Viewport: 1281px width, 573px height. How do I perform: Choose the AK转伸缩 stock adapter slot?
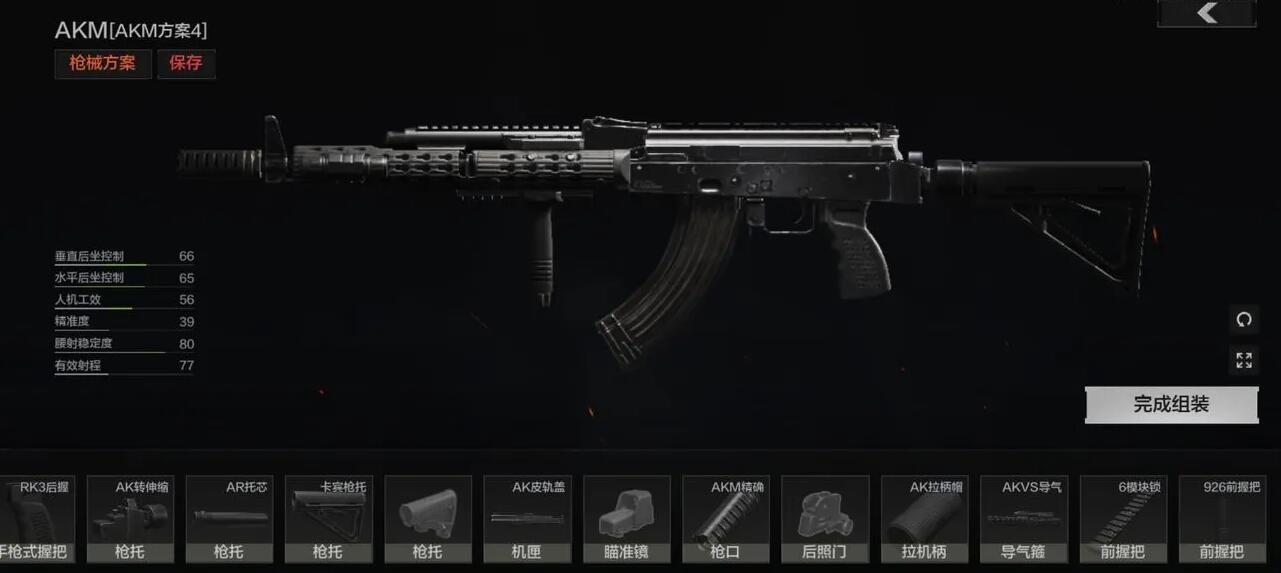tap(130, 518)
